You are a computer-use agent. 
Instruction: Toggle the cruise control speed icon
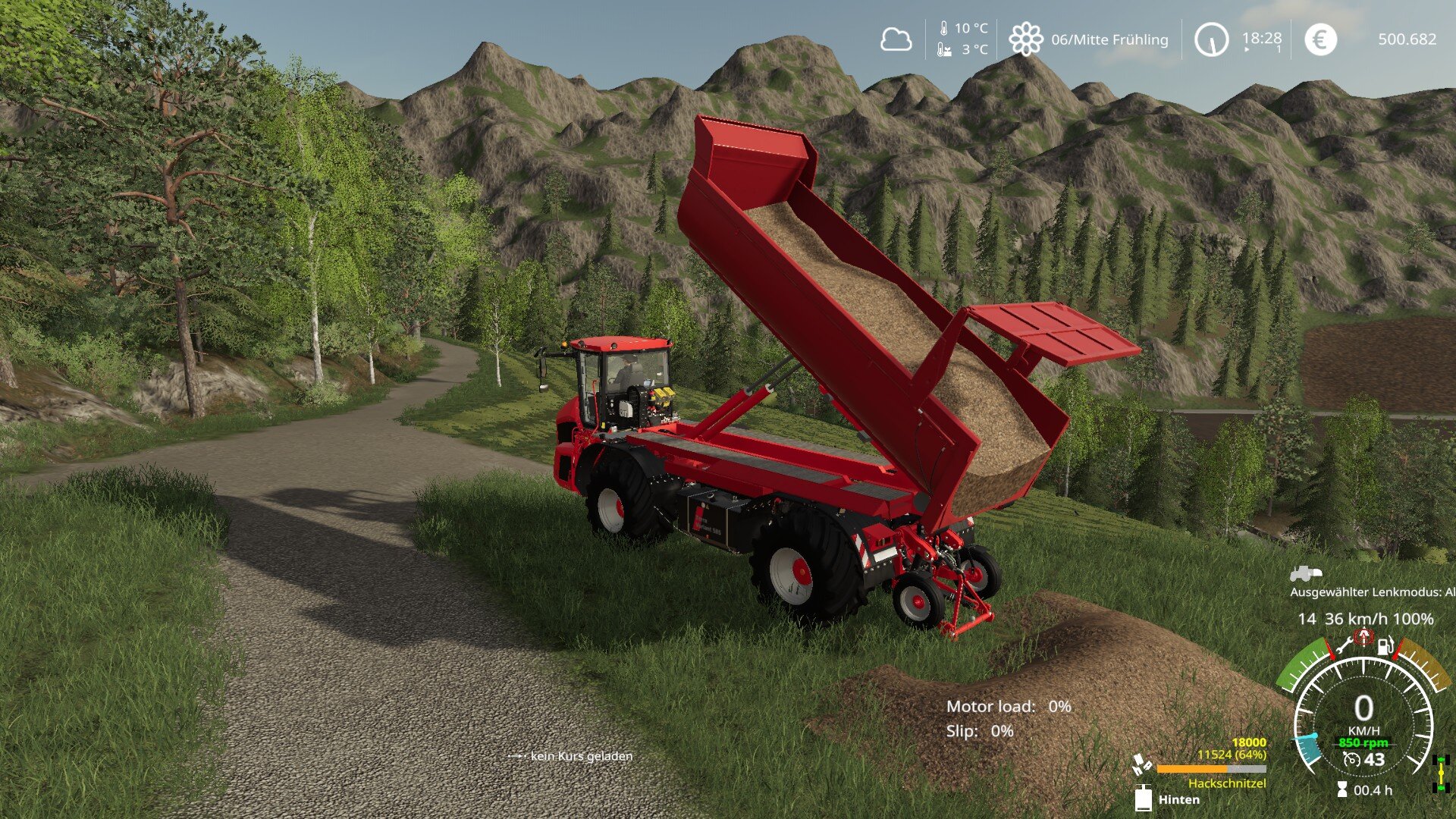[x=1351, y=760]
